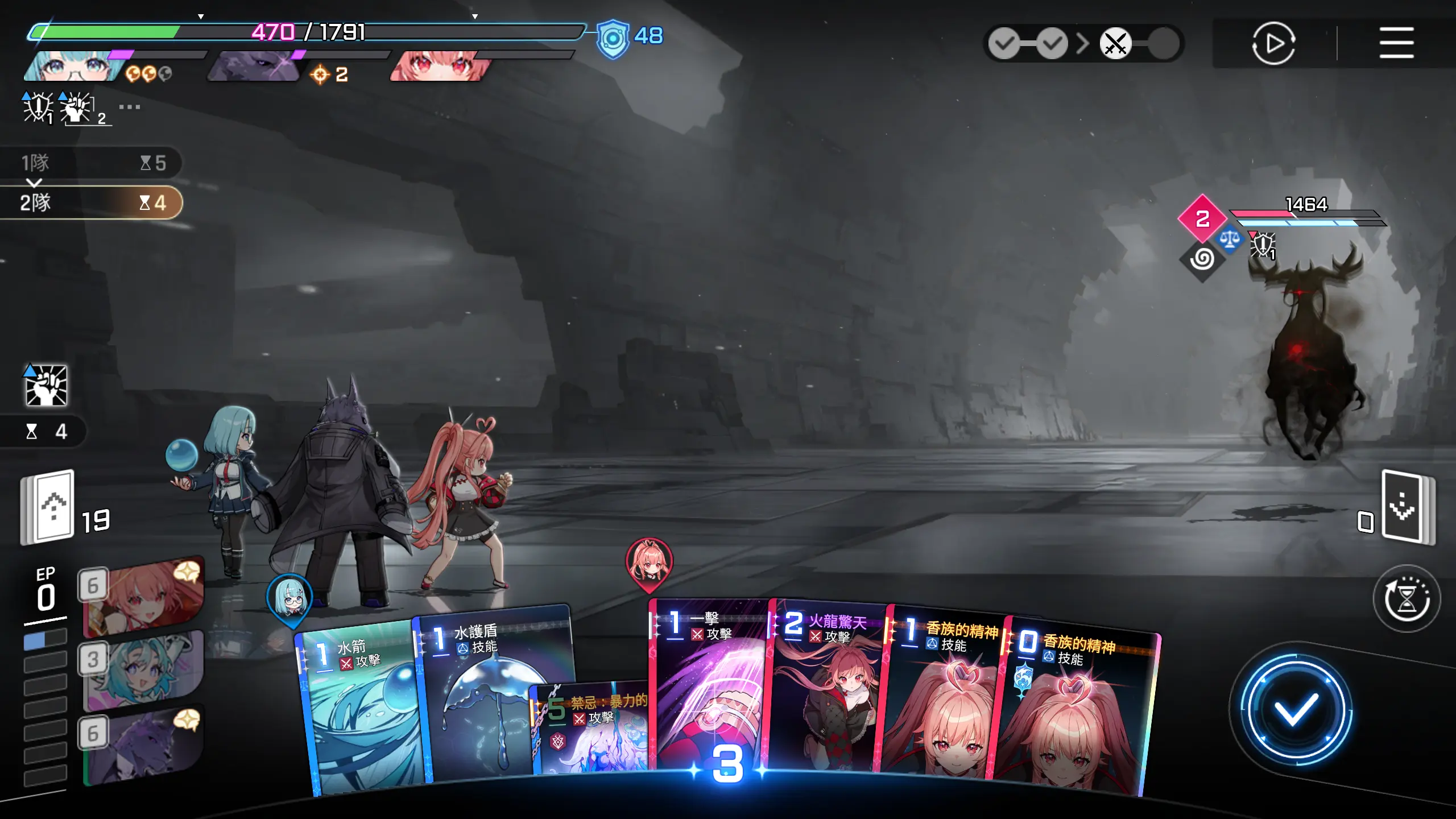The height and width of the screenshot is (819, 1456).
Task: Inspect the enemy's spiral intent icon
Action: click(x=1202, y=259)
